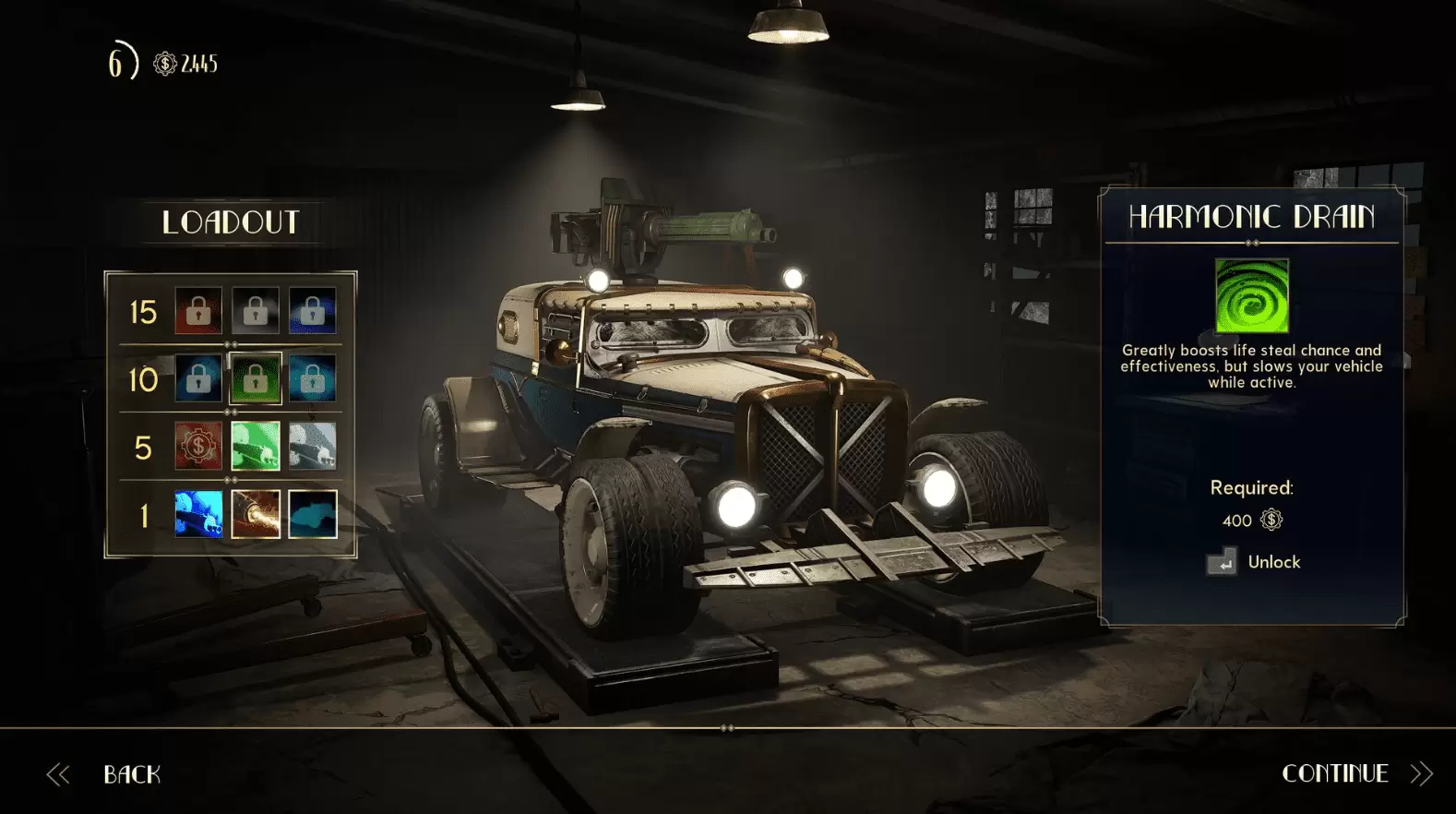Unlock the Harmonic Drain ability

[x=1276, y=562]
